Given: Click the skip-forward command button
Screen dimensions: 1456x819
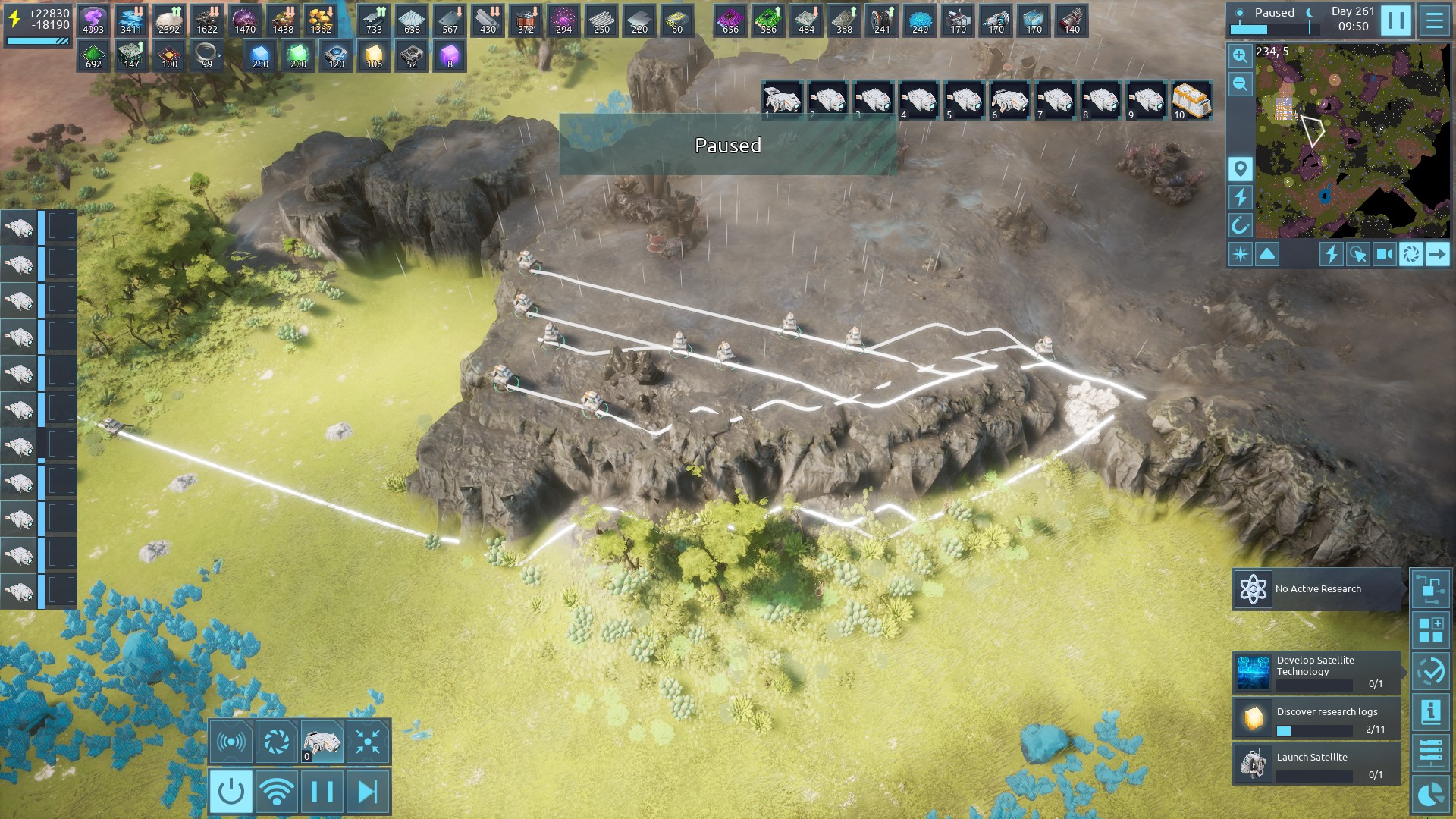Looking at the screenshot, I should 368,792.
